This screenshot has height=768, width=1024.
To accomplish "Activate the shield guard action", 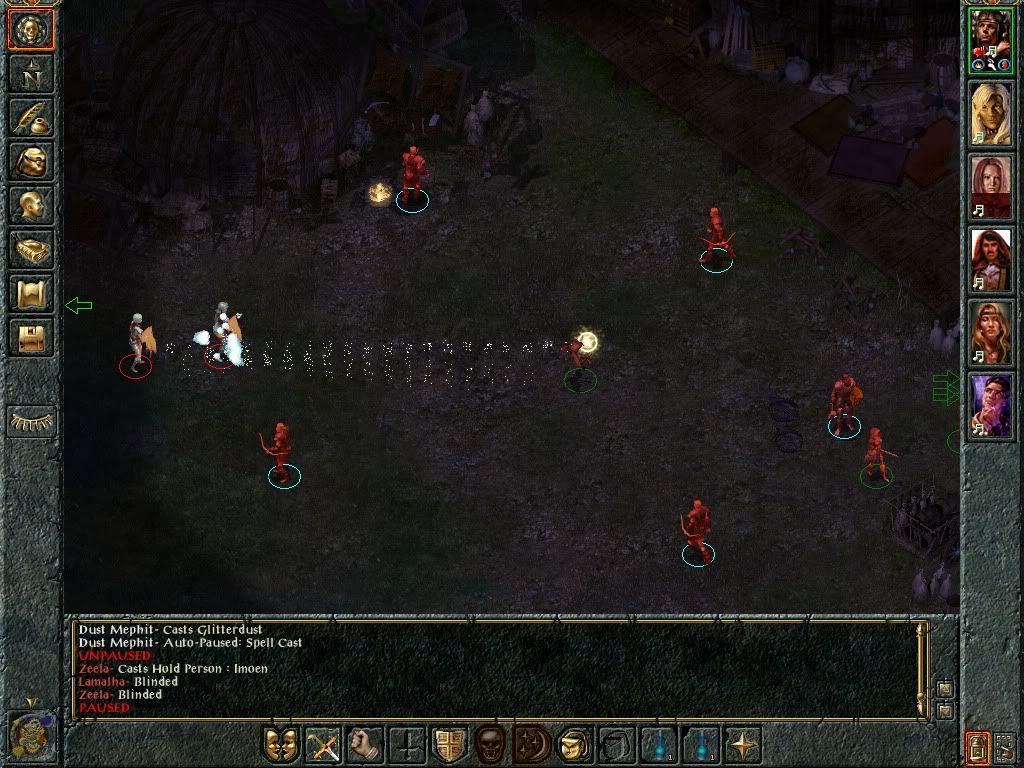I will pyautogui.click(x=449, y=745).
